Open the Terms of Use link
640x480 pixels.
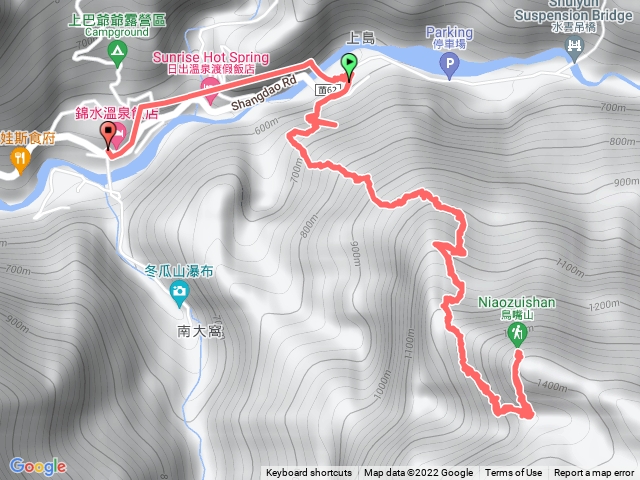coord(514,473)
